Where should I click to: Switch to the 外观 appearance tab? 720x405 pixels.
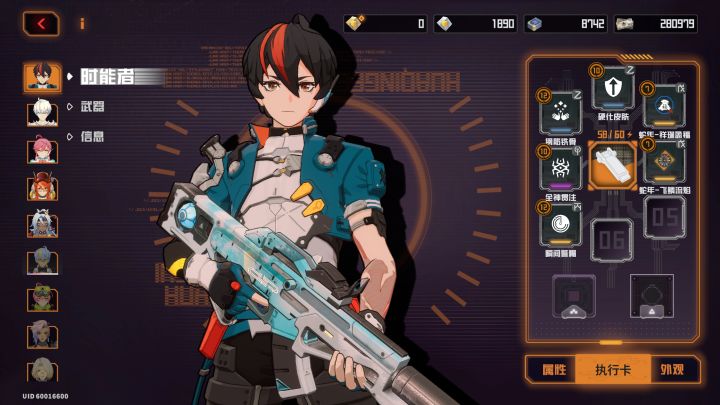(x=672, y=369)
